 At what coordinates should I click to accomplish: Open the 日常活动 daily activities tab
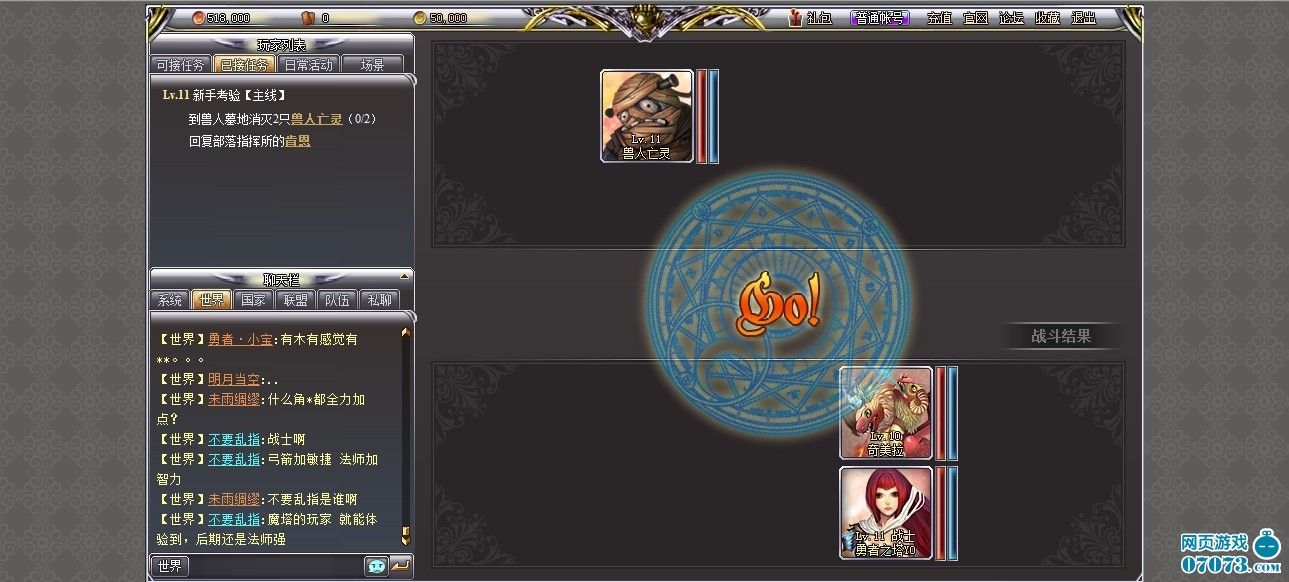[308, 65]
